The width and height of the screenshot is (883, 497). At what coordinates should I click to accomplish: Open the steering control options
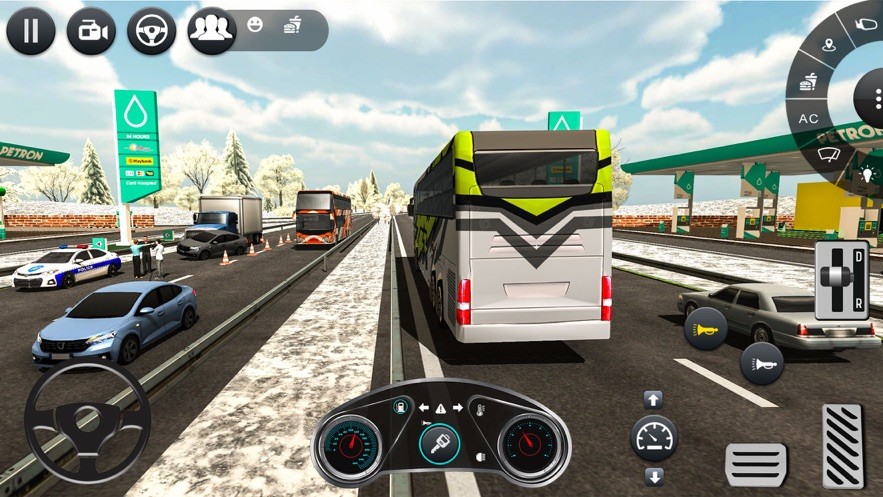(x=151, y=31)
